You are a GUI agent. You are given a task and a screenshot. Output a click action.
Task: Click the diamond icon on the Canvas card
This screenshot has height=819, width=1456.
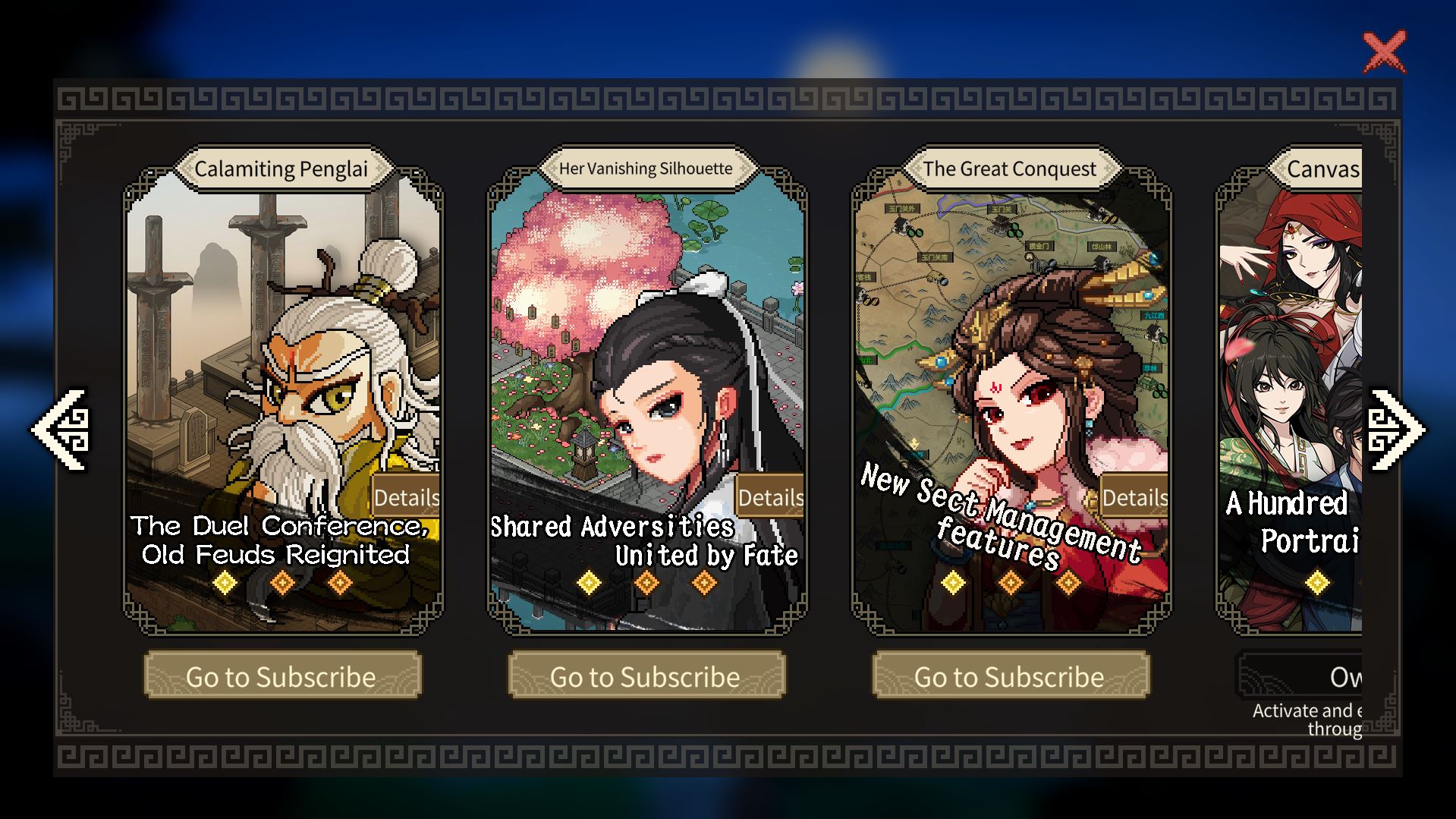pos(1316,583)
